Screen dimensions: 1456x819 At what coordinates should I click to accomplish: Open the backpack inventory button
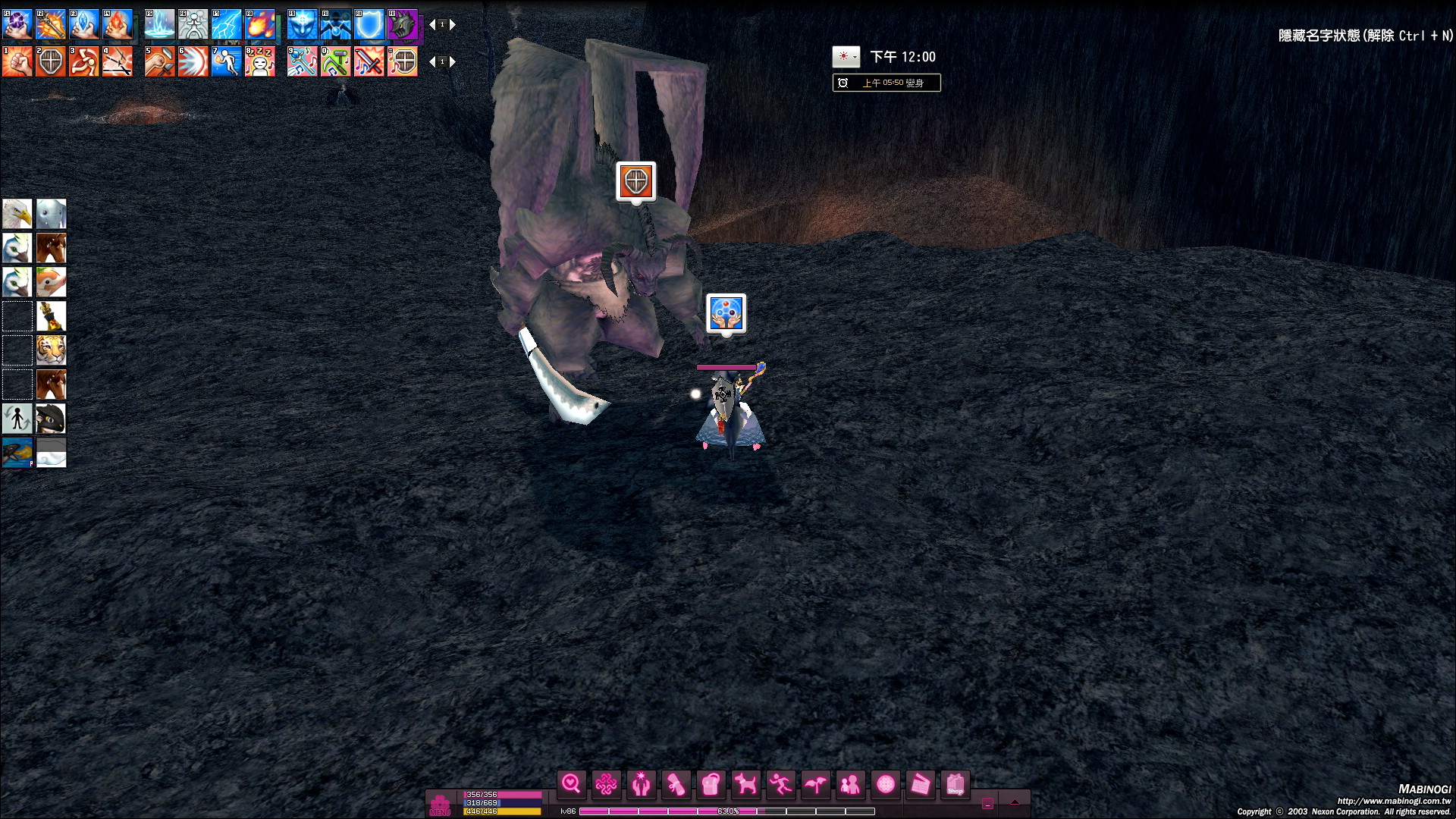711,784
